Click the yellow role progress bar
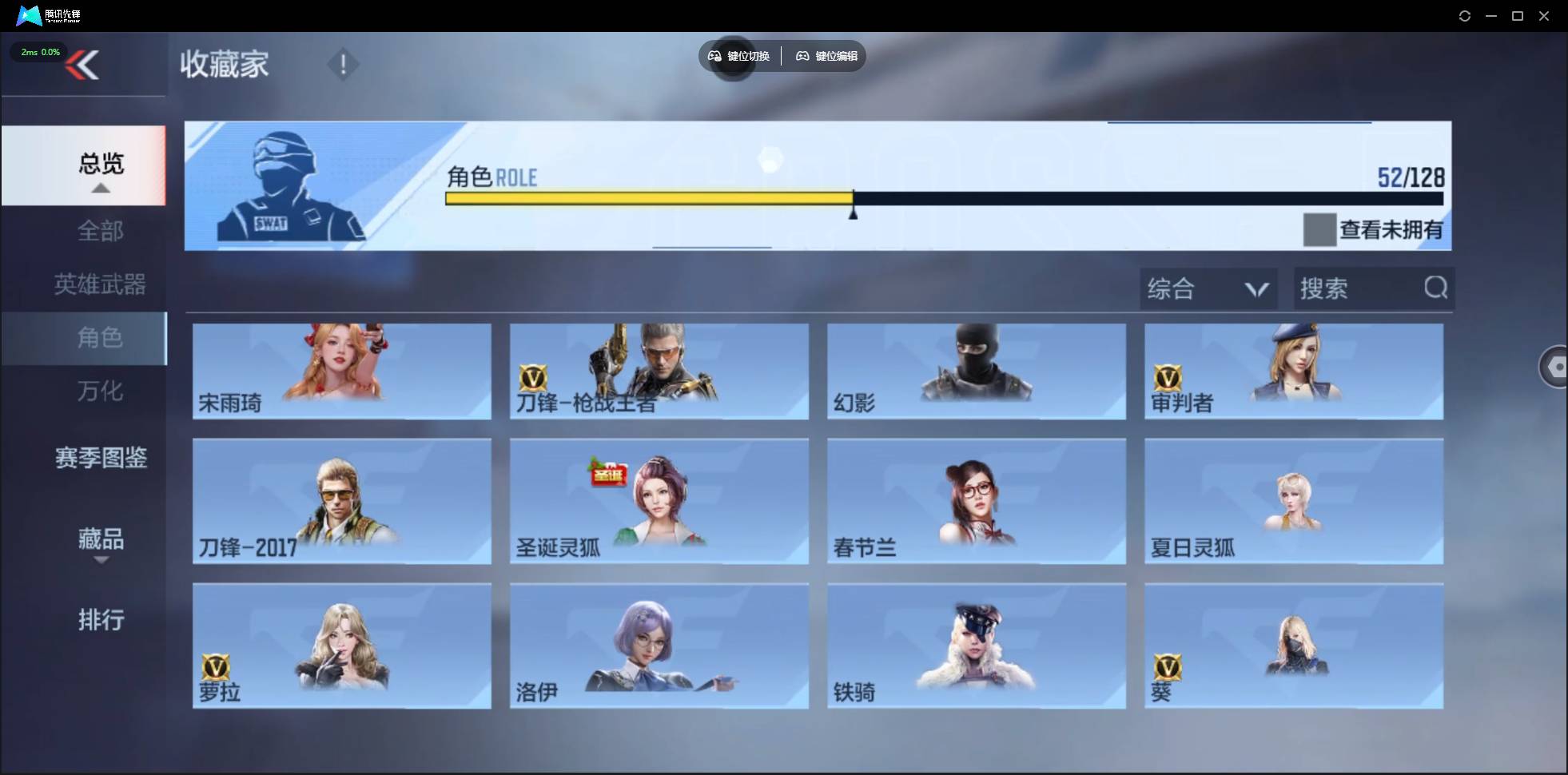The width and height of the screenshot is (1568, 775). click(647, 198)
